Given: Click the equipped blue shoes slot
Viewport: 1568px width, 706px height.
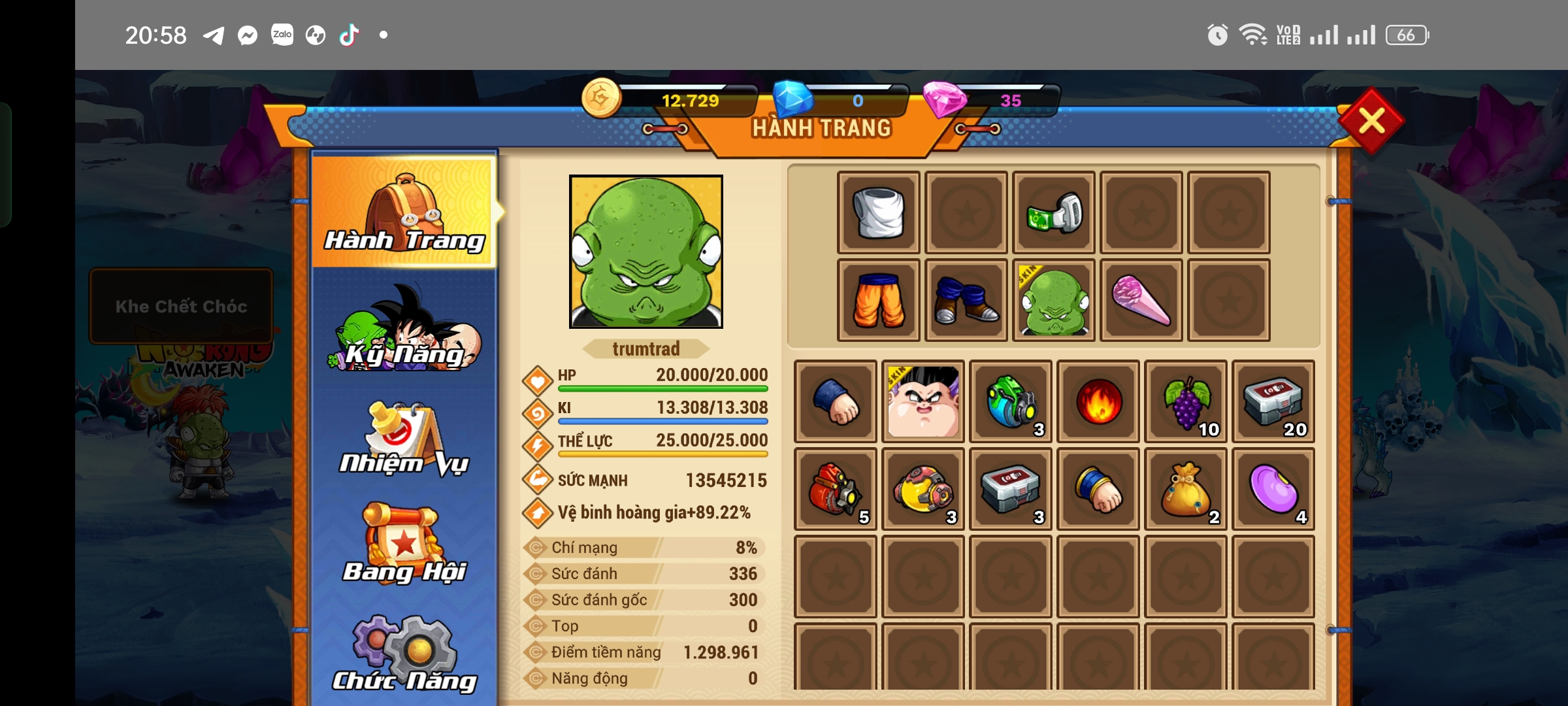Looking at the screenshot, I should coord(966,300).
